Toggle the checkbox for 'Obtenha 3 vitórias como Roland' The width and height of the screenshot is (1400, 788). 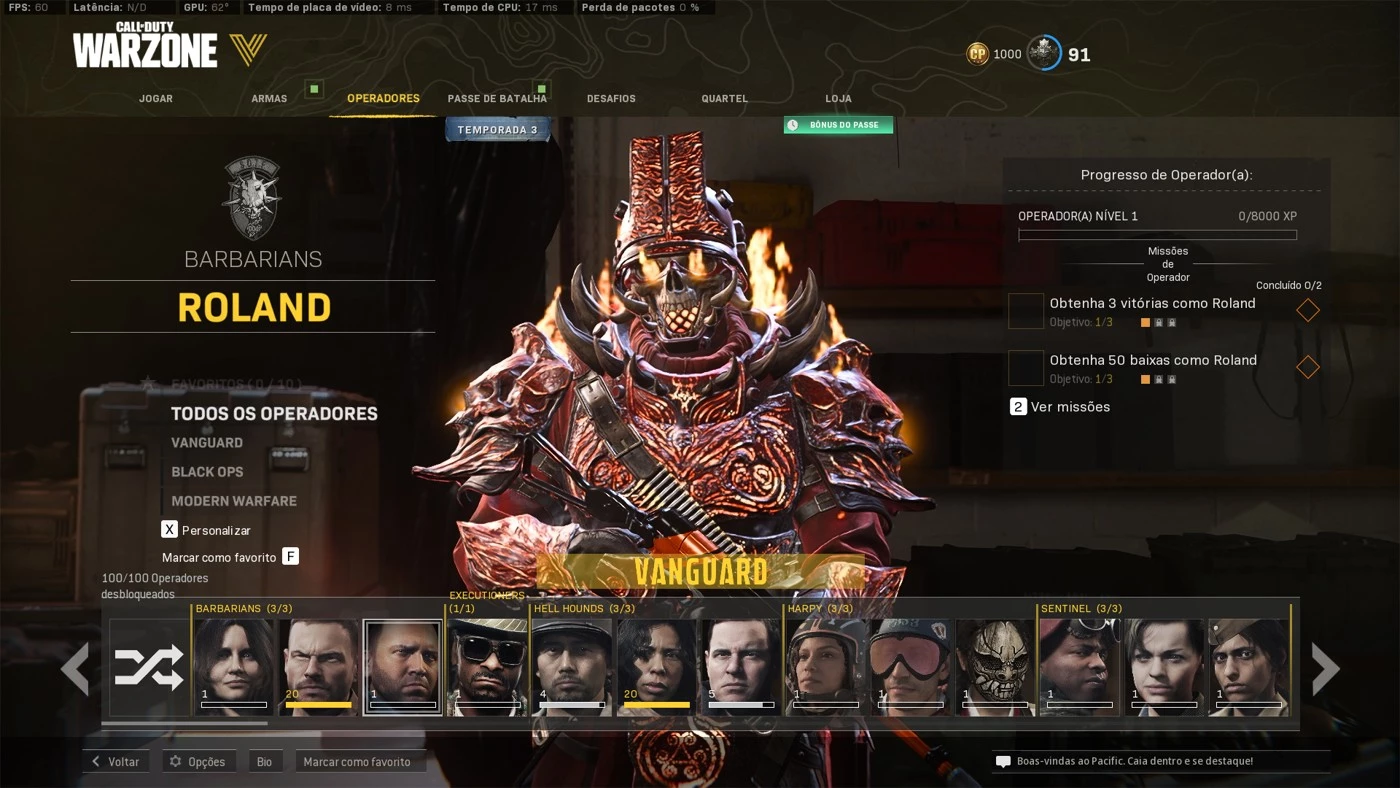[x=1025, y=311]
